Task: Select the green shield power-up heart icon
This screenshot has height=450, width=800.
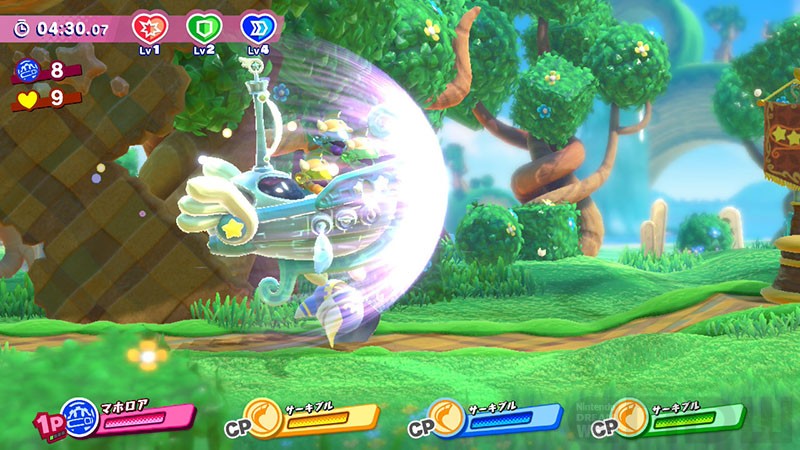Action: pyautogui.click(x=205, y=27)
